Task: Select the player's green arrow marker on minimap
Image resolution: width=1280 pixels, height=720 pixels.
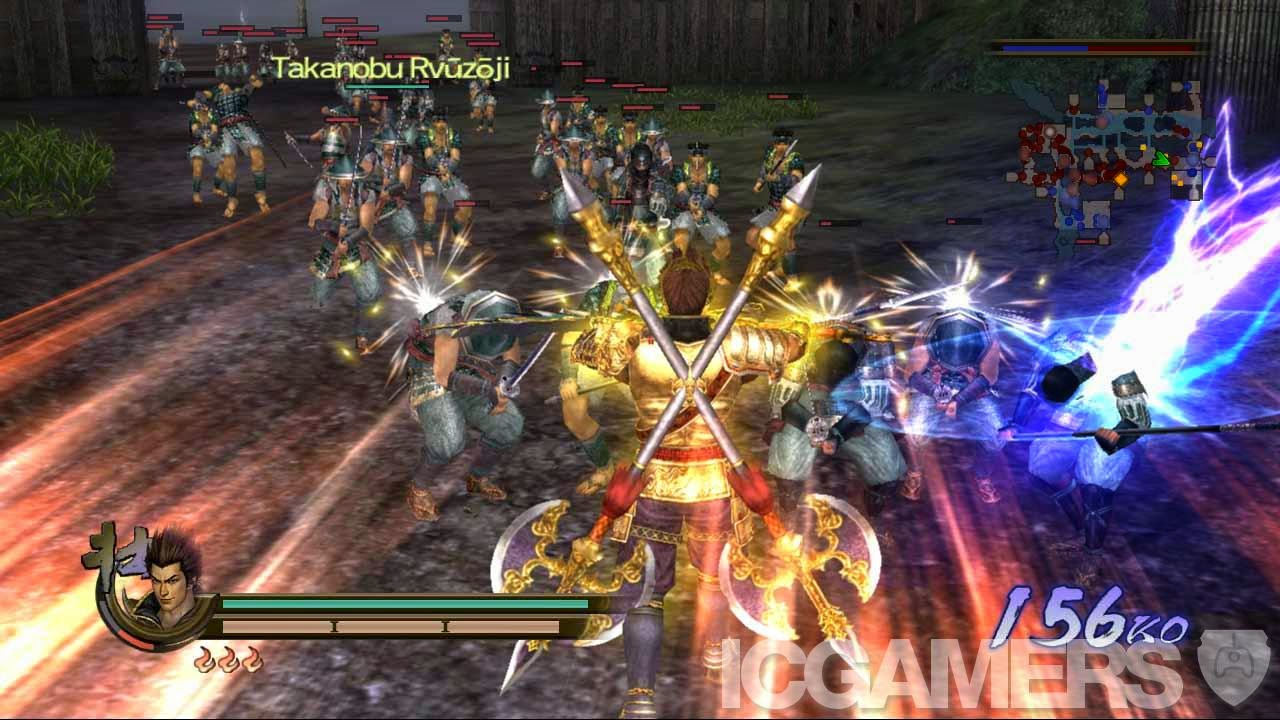Action: (1162, 158)
